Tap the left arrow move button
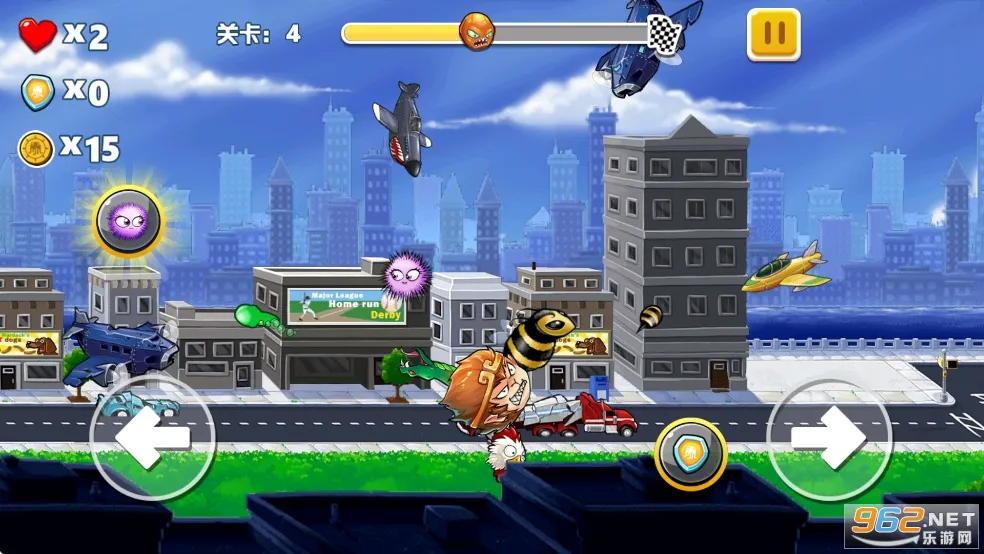This screenshot has width=984, height=554. coord(152,436)
